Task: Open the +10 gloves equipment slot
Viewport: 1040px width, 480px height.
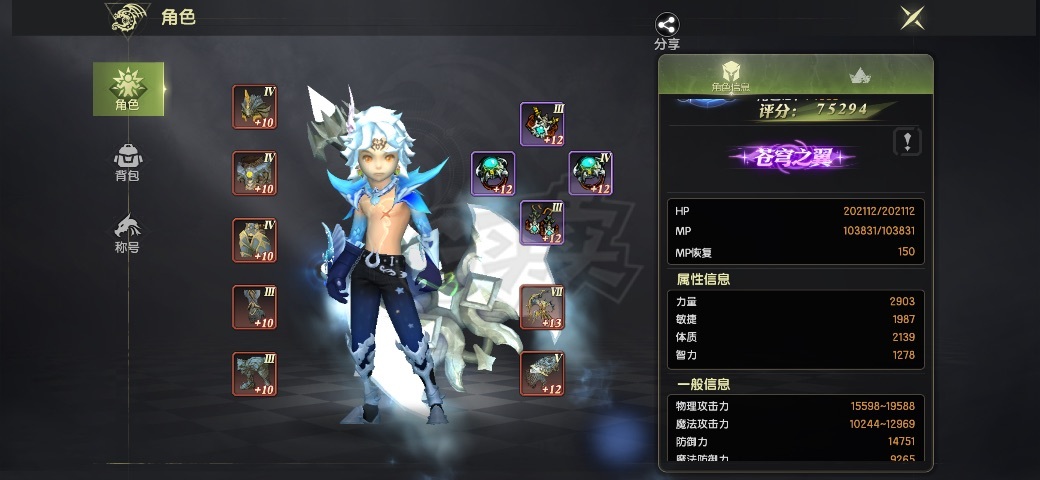Action: click(254, 307)
